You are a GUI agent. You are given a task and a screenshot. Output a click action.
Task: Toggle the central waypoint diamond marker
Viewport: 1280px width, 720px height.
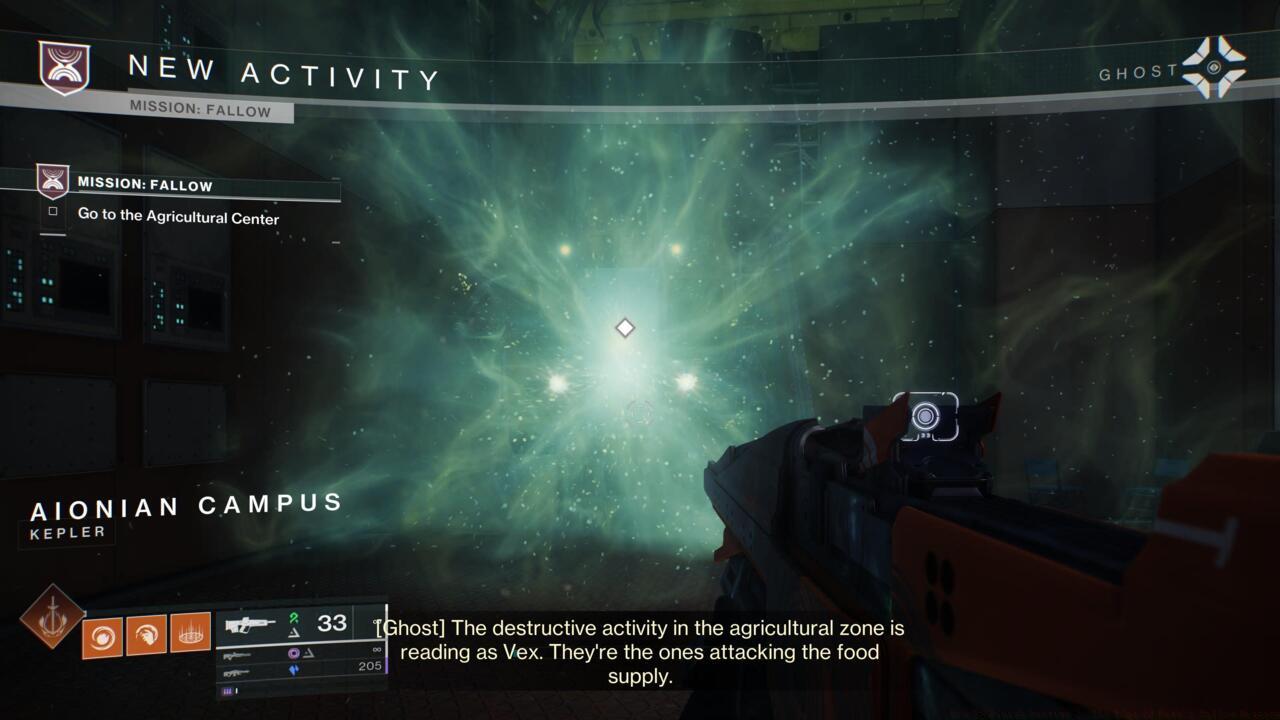[x=623, y=327]
